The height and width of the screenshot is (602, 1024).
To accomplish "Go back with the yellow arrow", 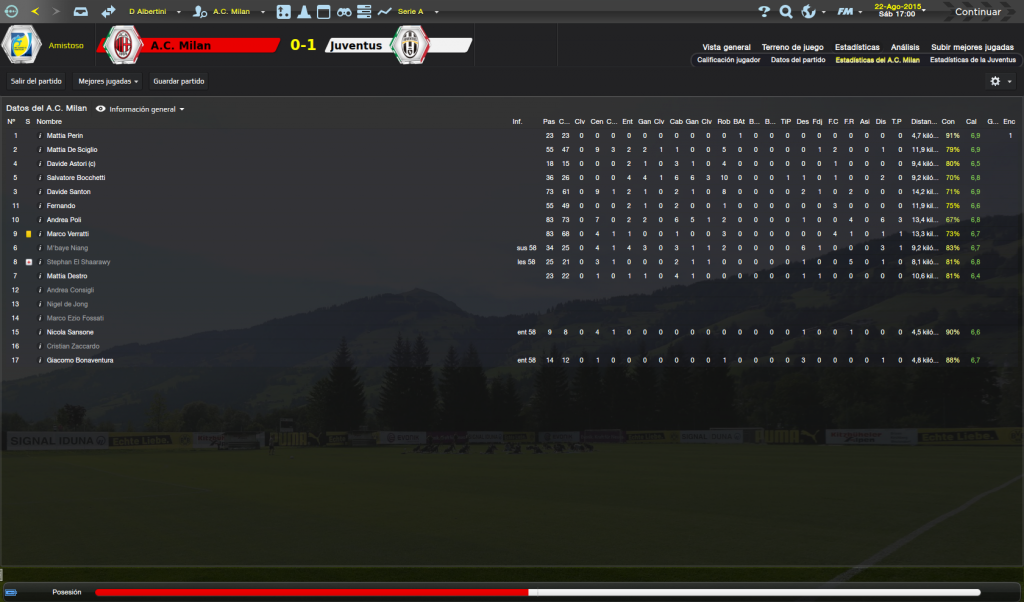I will (35, 12).
